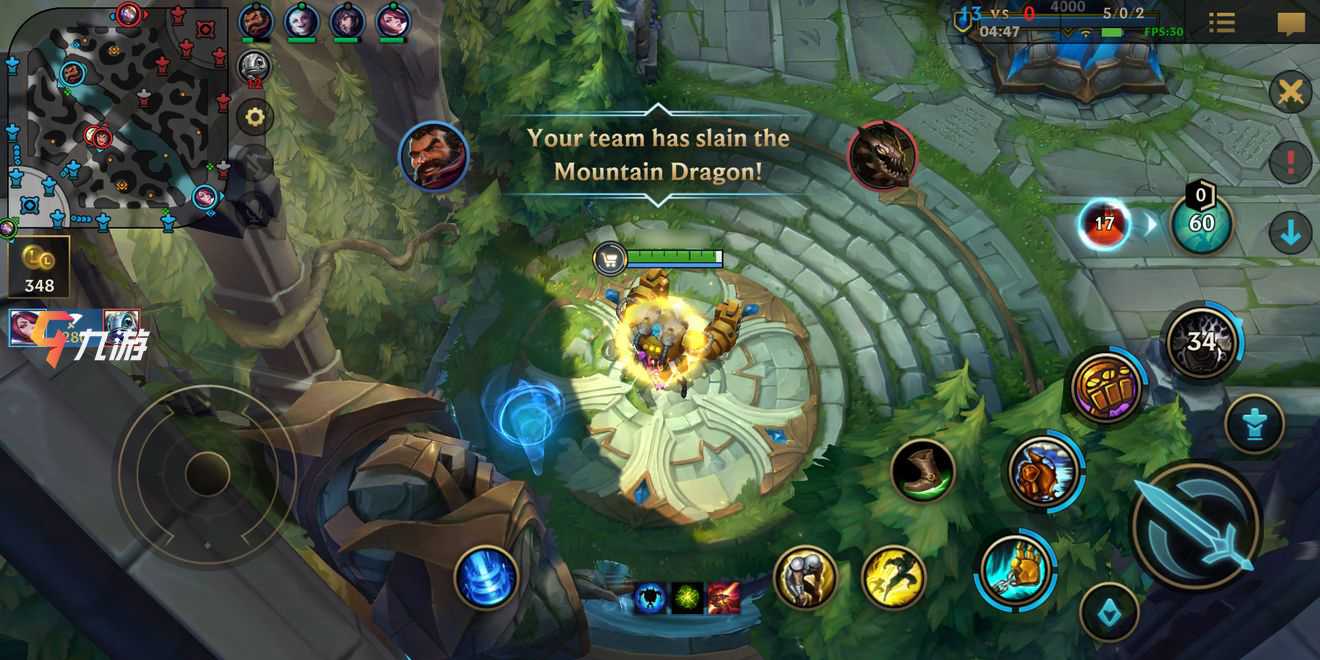
Task: Open the gear settings button
Action: pyautogui.click(x=255, y=117)
